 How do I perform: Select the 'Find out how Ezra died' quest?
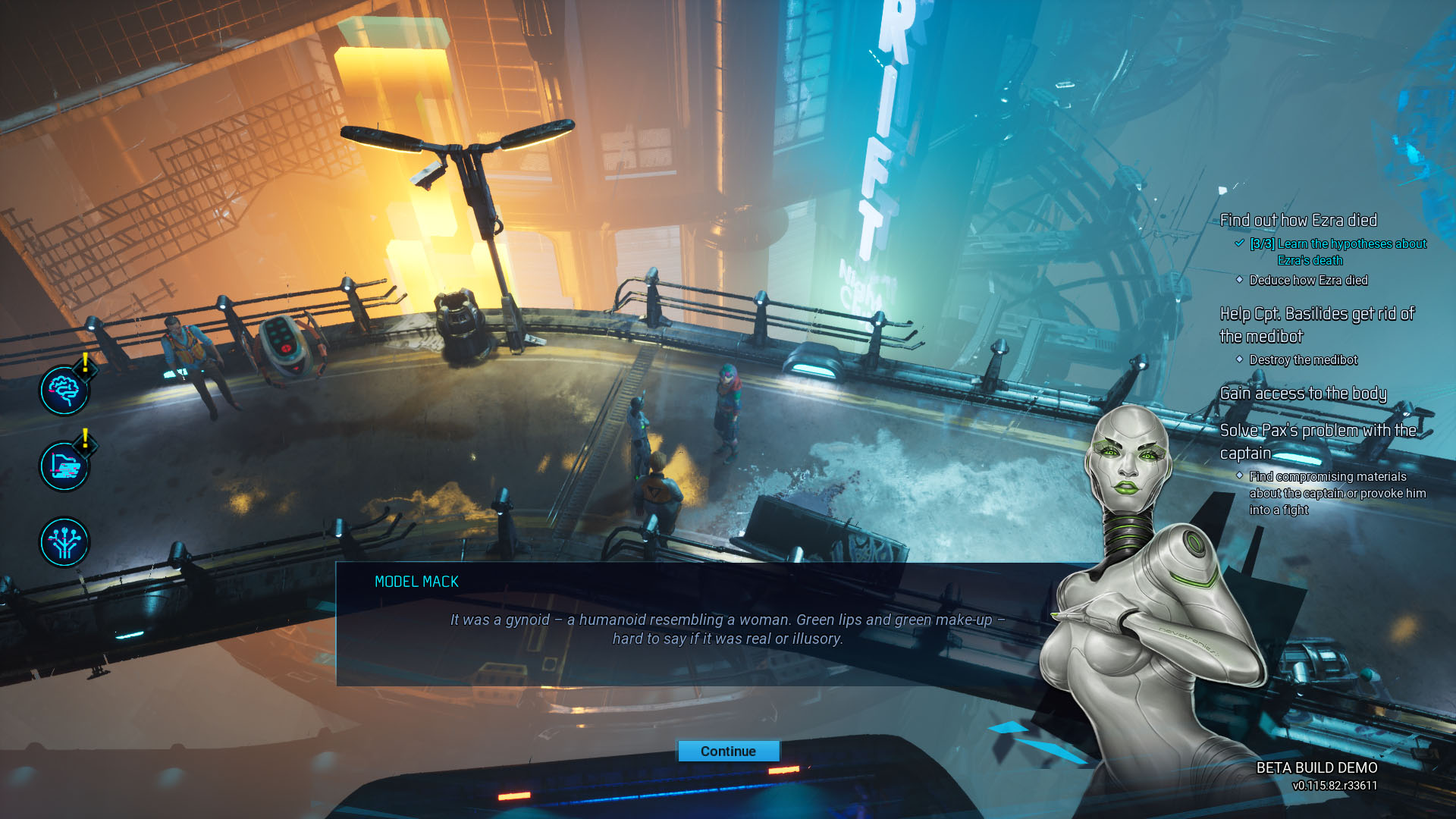(x=1298, y=221)
